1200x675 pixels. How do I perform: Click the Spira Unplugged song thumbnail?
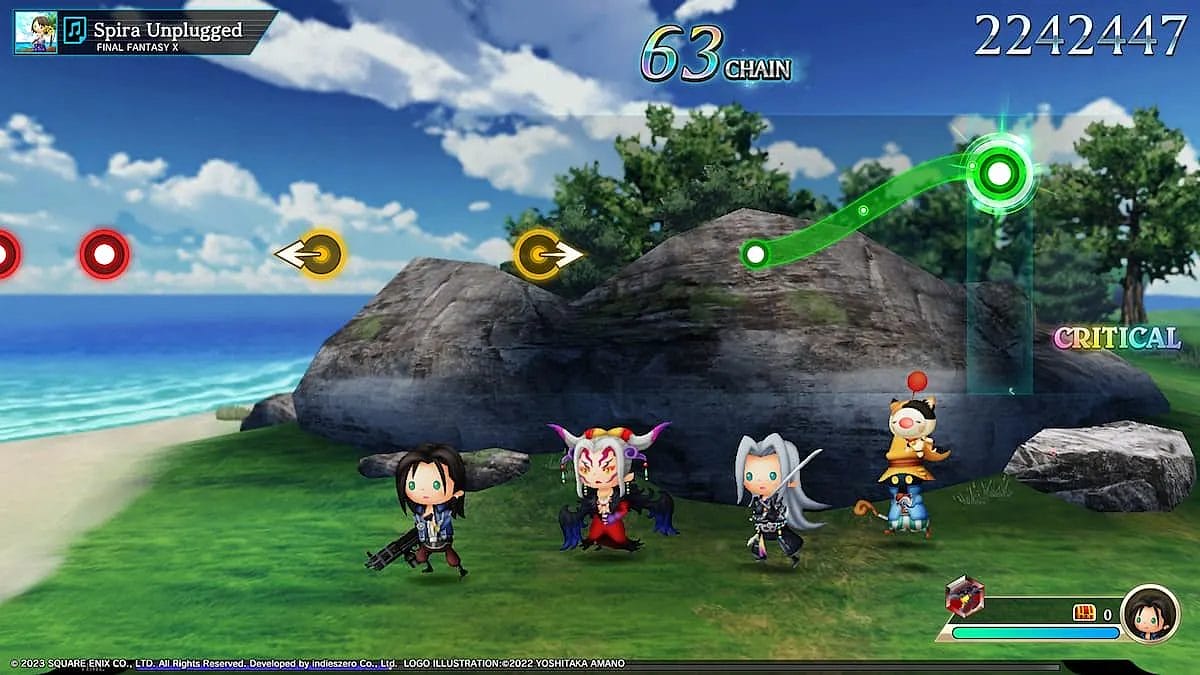click(35, 31)
